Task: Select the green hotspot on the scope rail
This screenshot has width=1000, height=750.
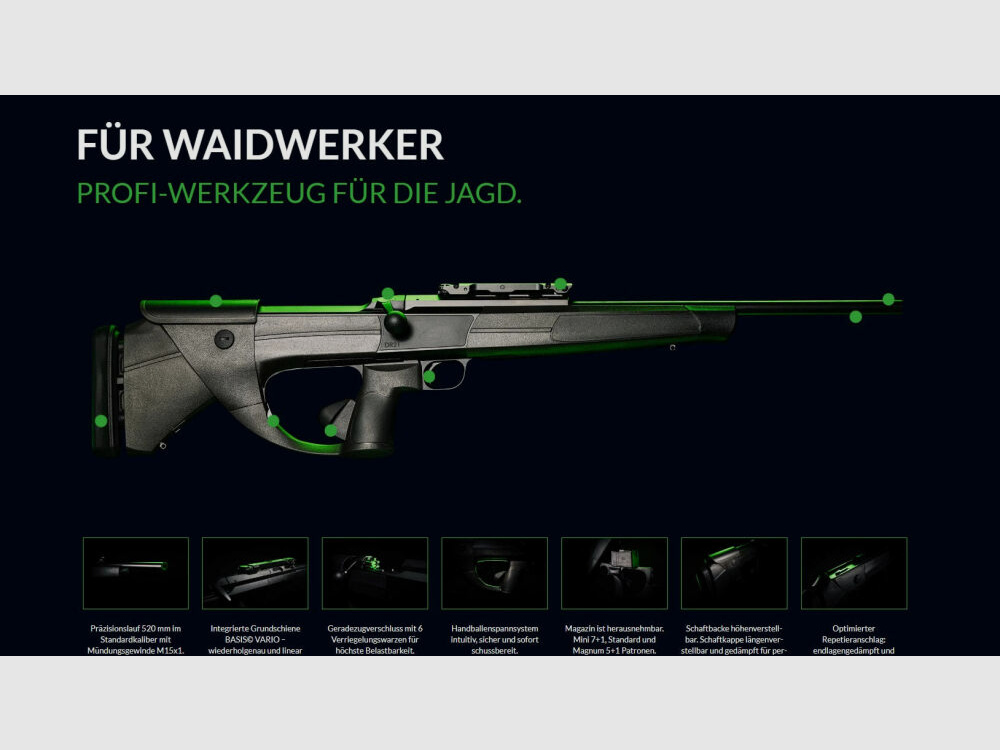Action: click(560, 284)
